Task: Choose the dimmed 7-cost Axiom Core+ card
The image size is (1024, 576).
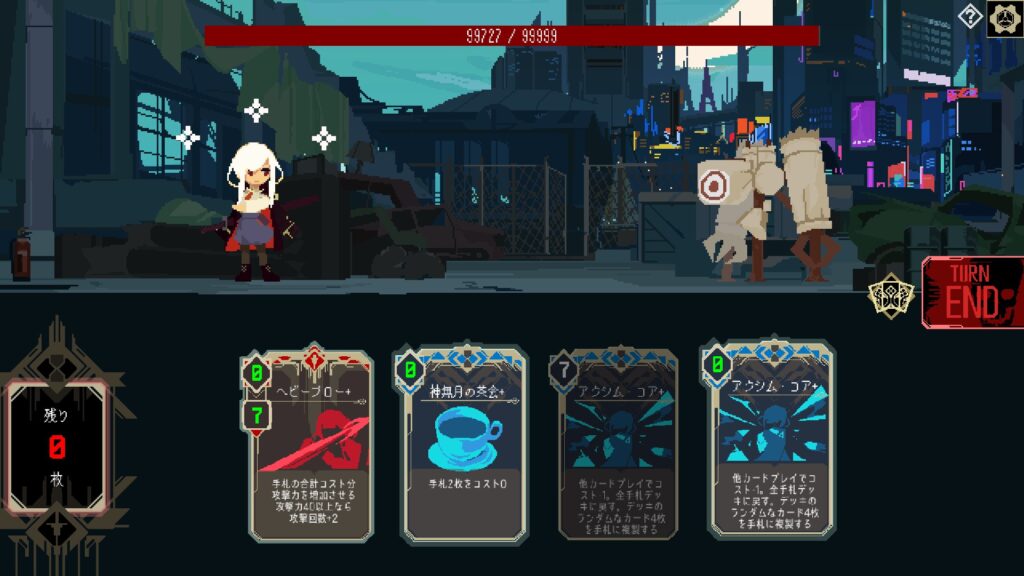Action: coord(617,445)
